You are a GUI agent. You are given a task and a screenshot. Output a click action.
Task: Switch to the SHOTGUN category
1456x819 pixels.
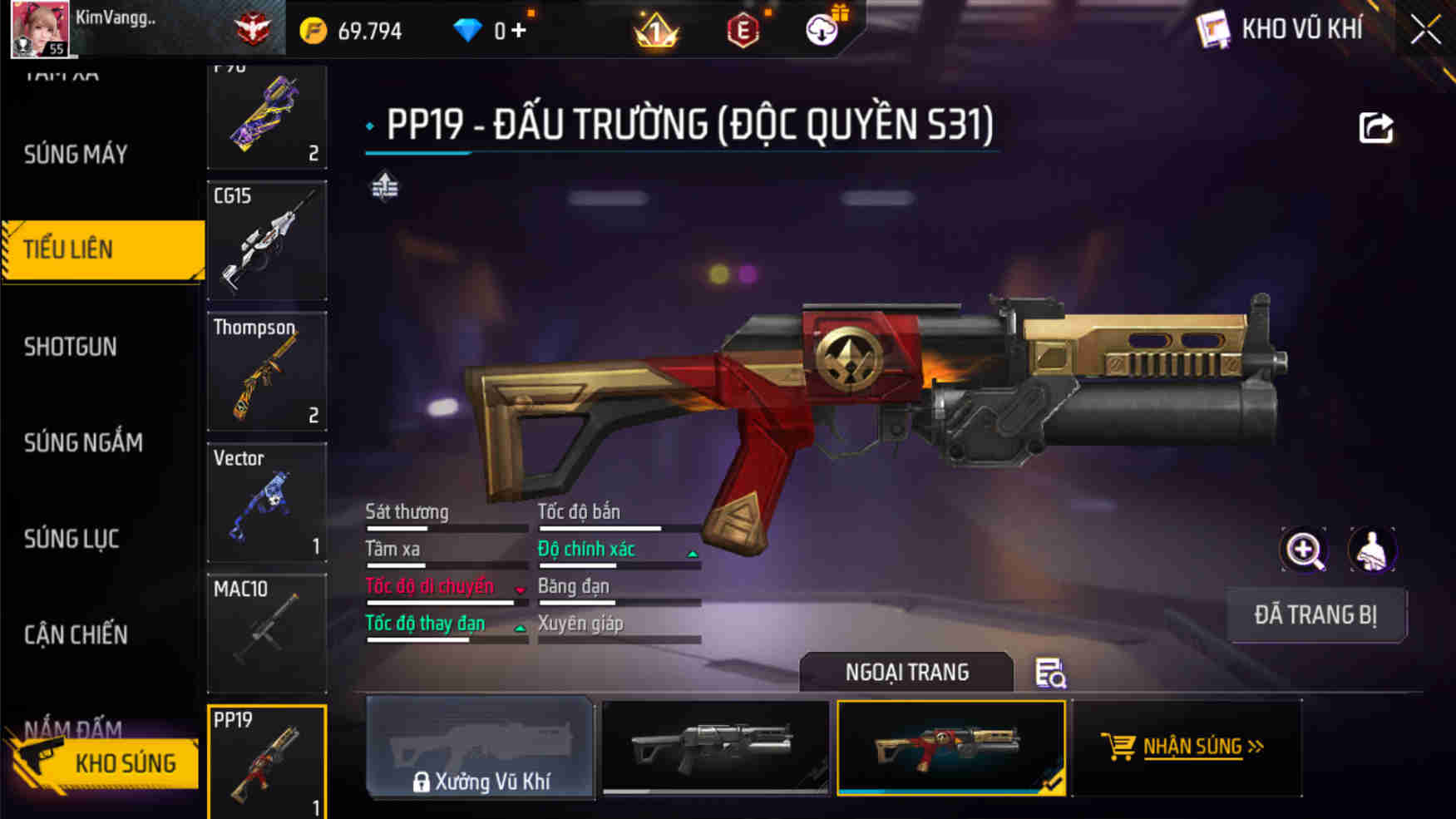(x=71, y=347)
